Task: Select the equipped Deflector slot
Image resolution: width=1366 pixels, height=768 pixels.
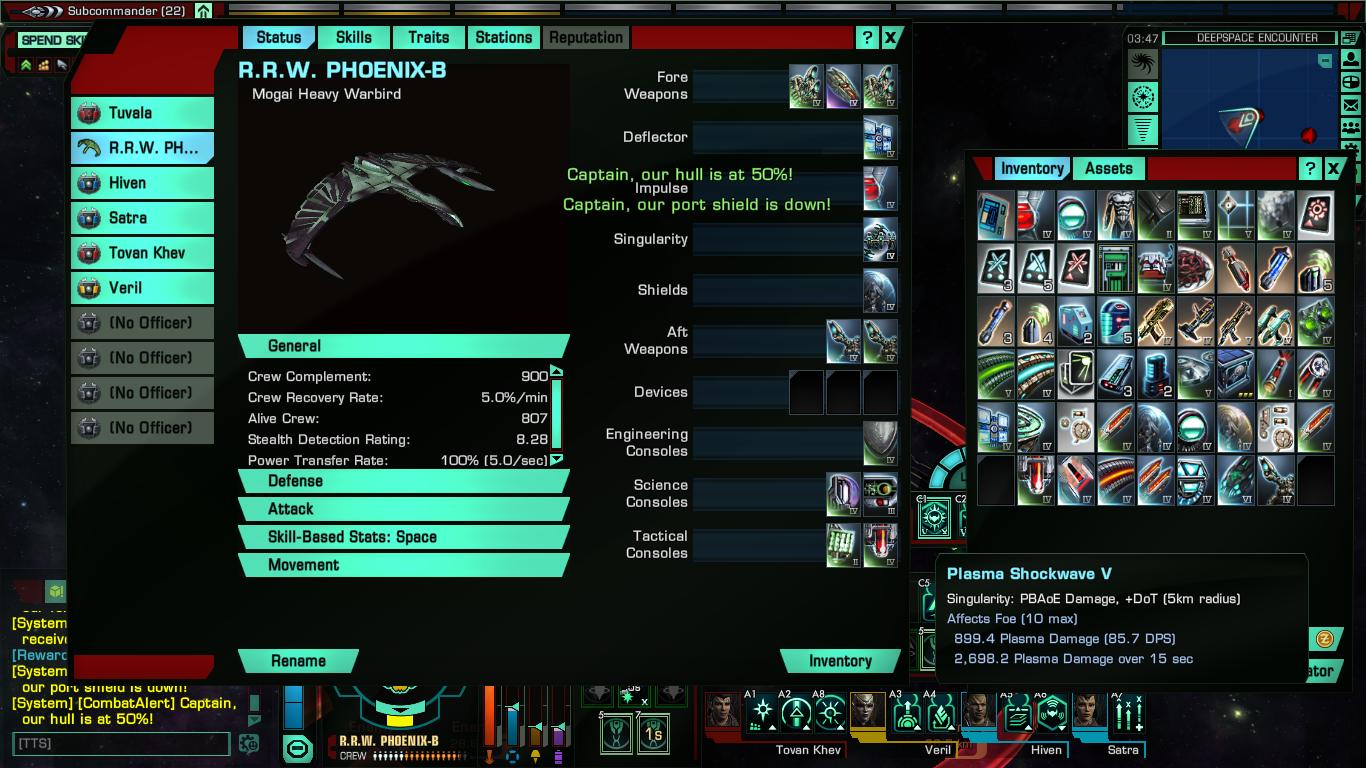Action: (880, 138)
